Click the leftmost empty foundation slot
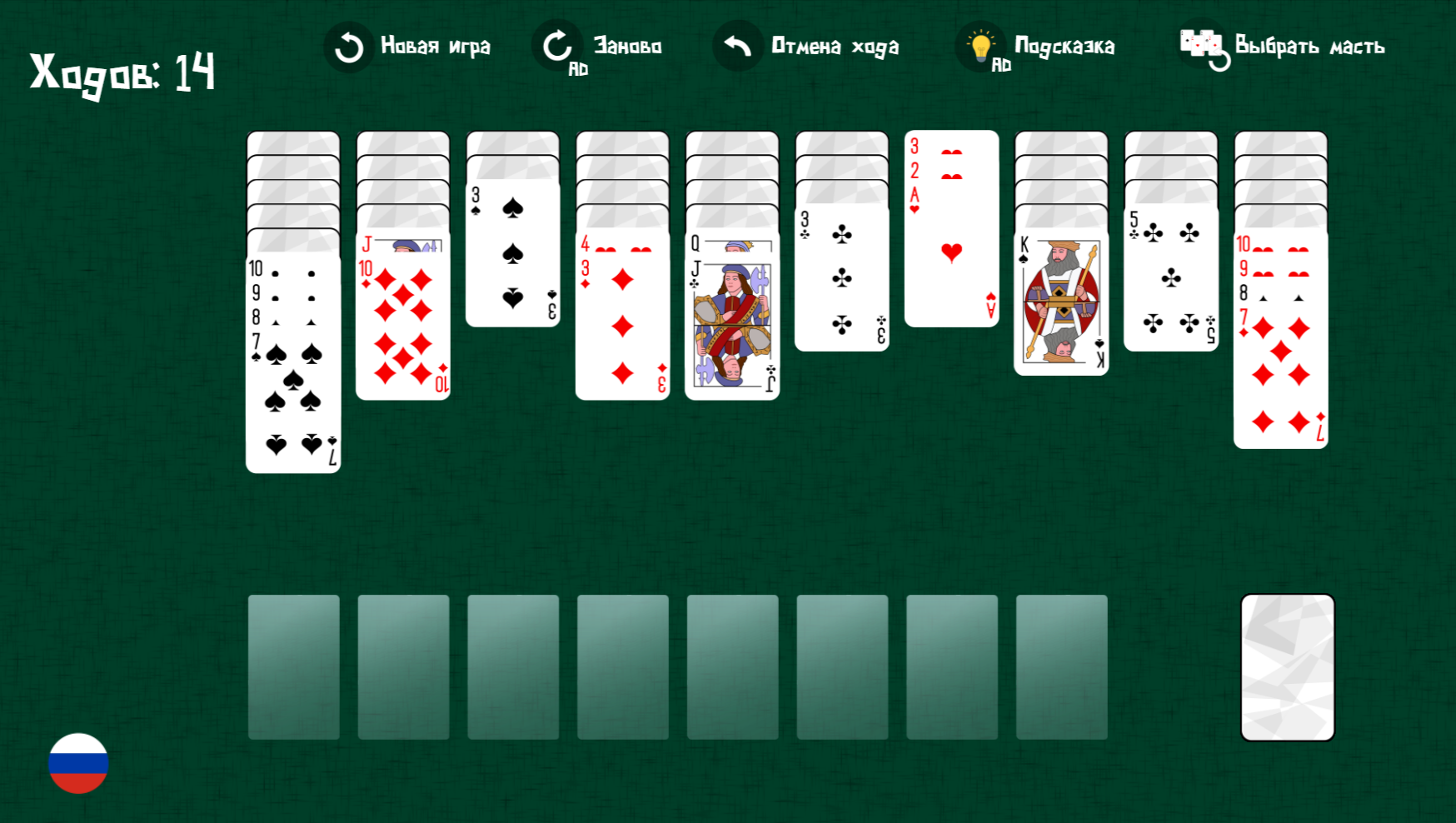This screenshot has width=1456, height=823. click(x=293, y=665)
